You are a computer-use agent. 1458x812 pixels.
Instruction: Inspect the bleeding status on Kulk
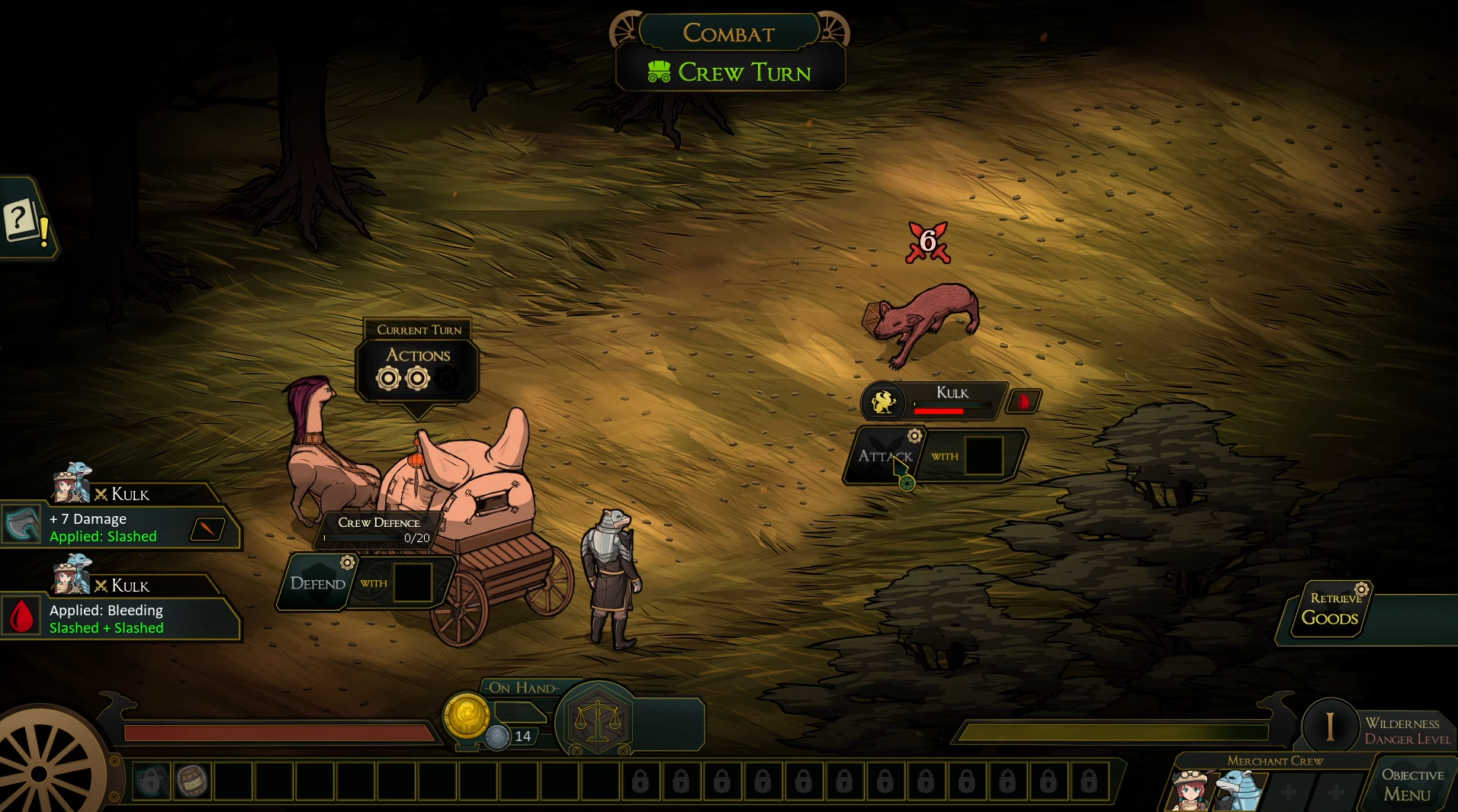point(1023,401)
